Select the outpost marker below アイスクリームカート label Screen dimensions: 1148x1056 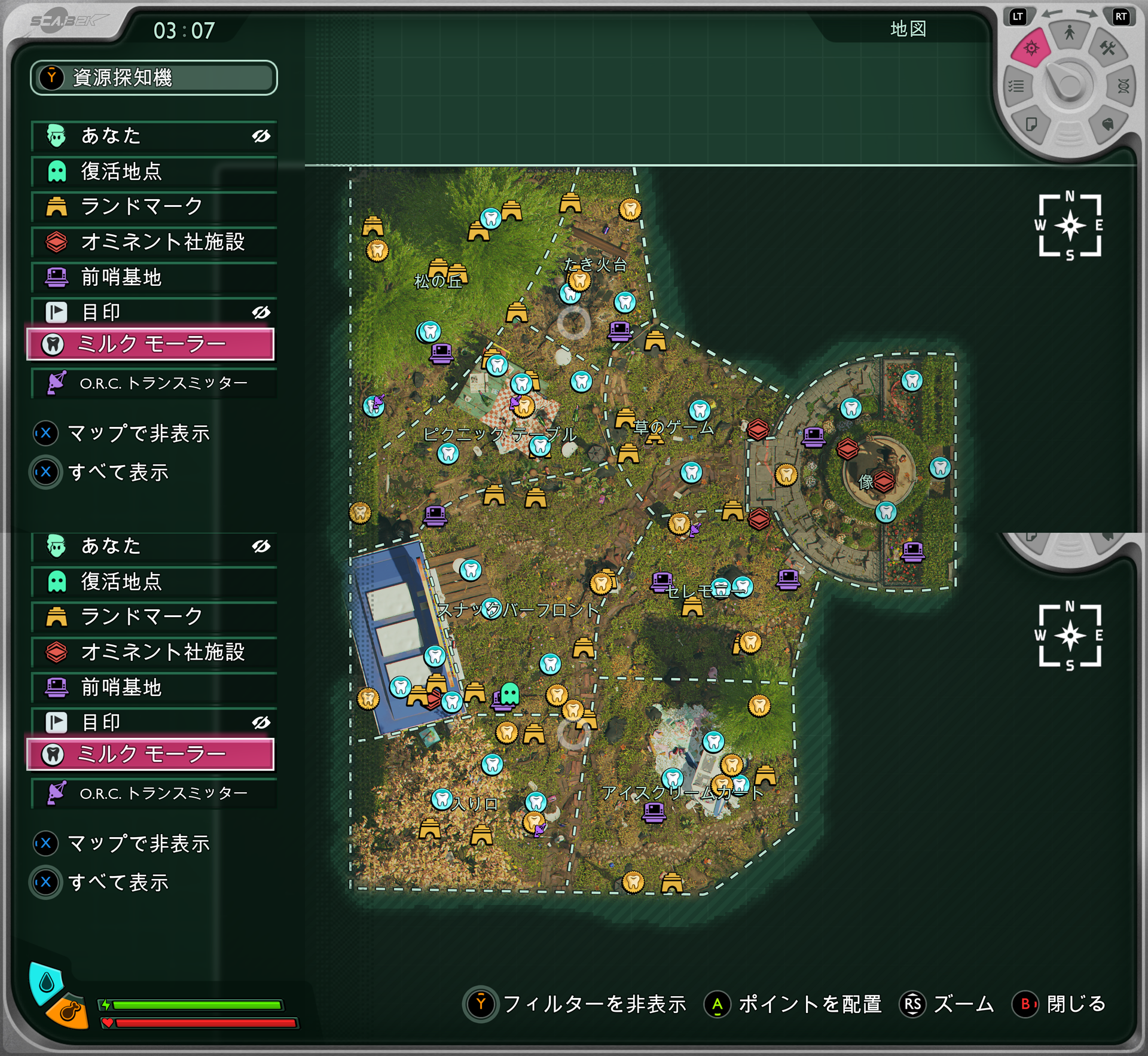[x=654, y=812]
